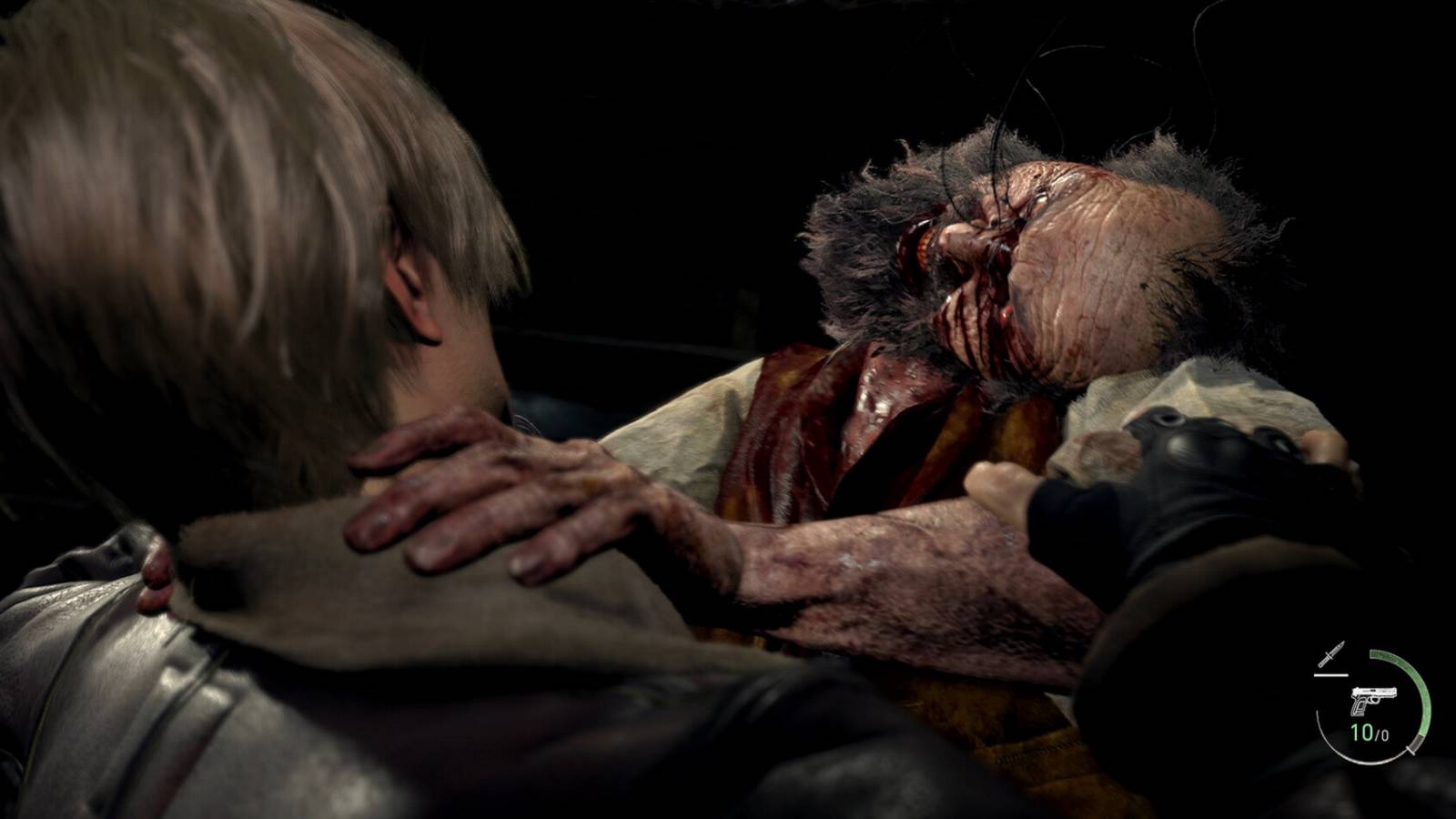Click the knife durability bar

1330,674
